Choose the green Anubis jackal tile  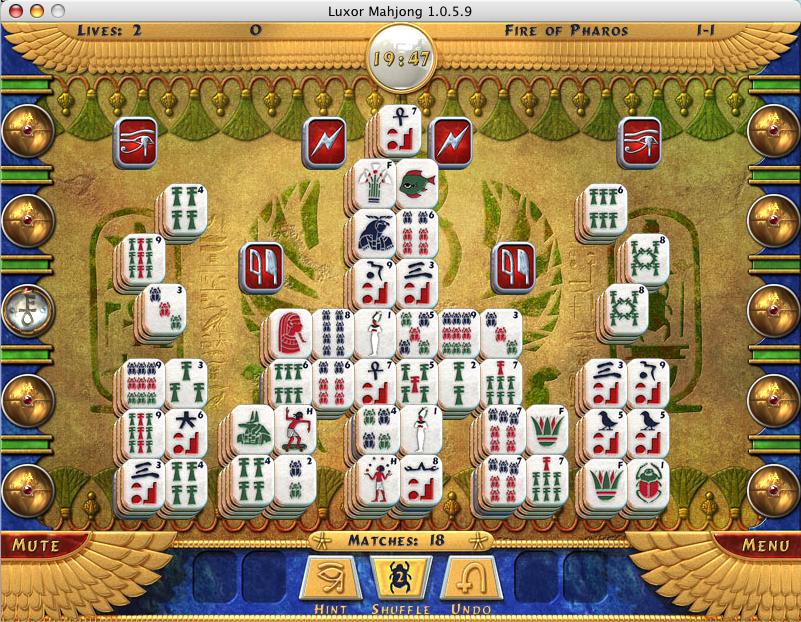click(251, 430)
